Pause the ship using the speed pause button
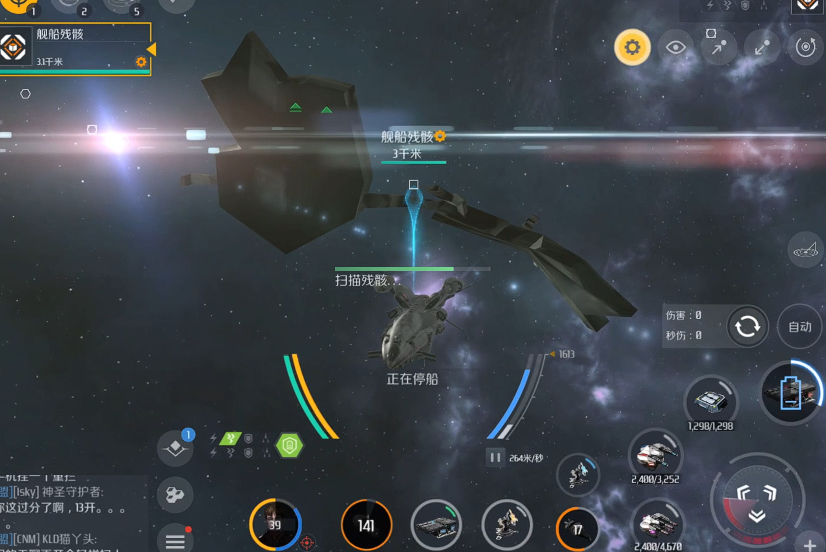Screen dimensions: 826x552 pyautogui.click(x=495, y=458)
